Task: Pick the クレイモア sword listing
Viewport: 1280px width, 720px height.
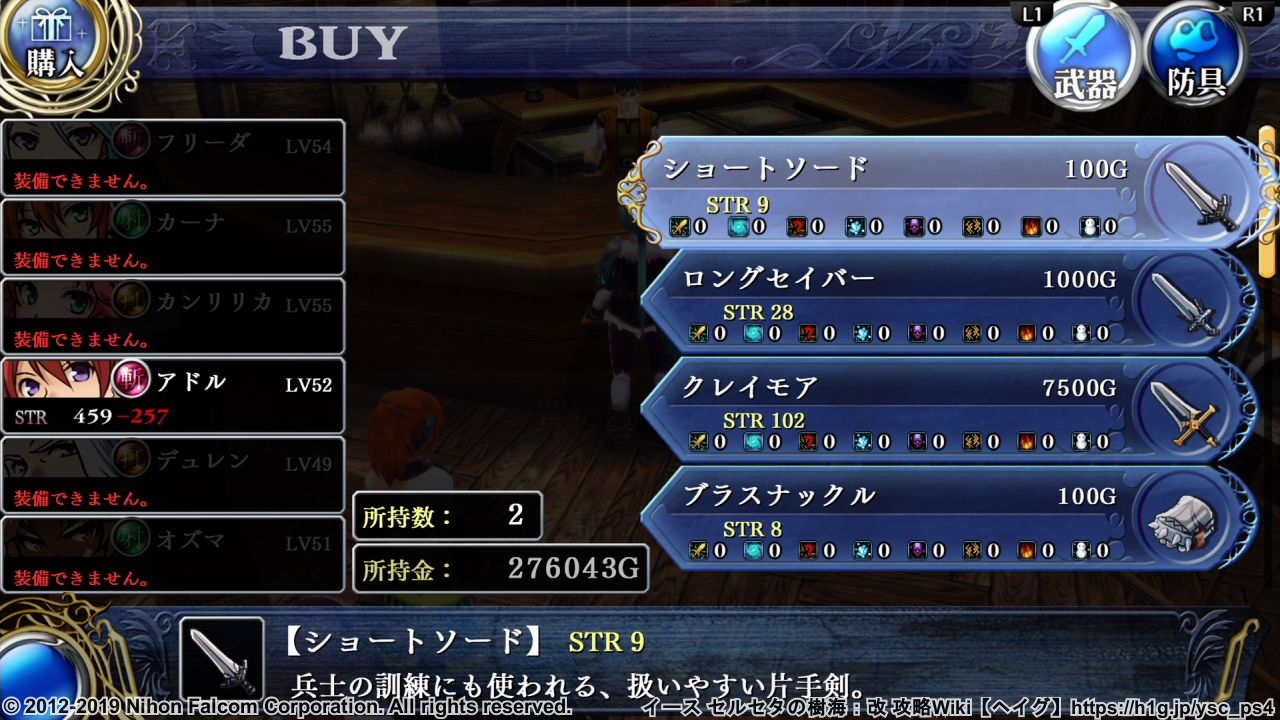Action: 900,408
